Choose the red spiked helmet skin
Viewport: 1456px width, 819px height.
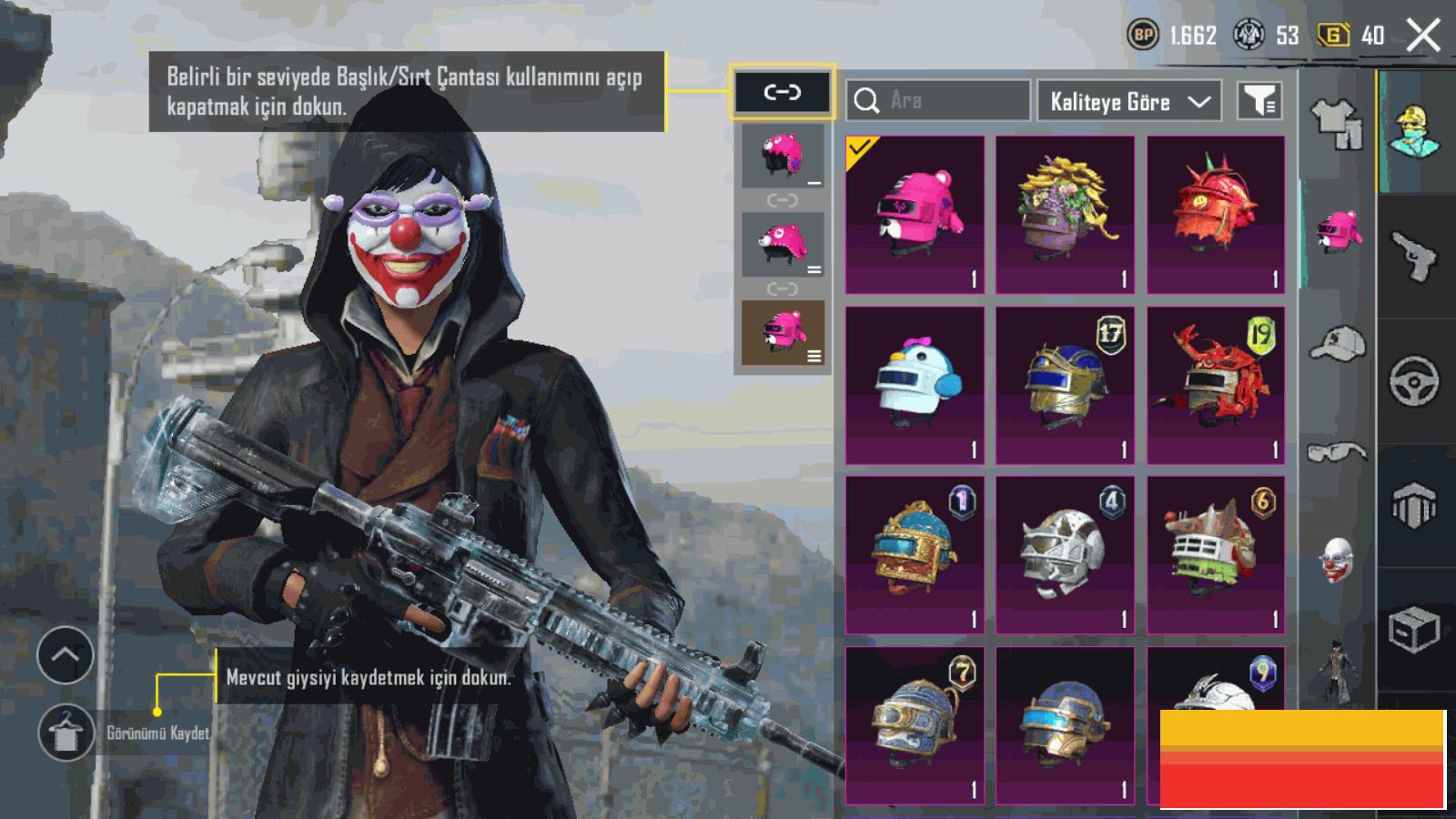[x=1216, y=215]
